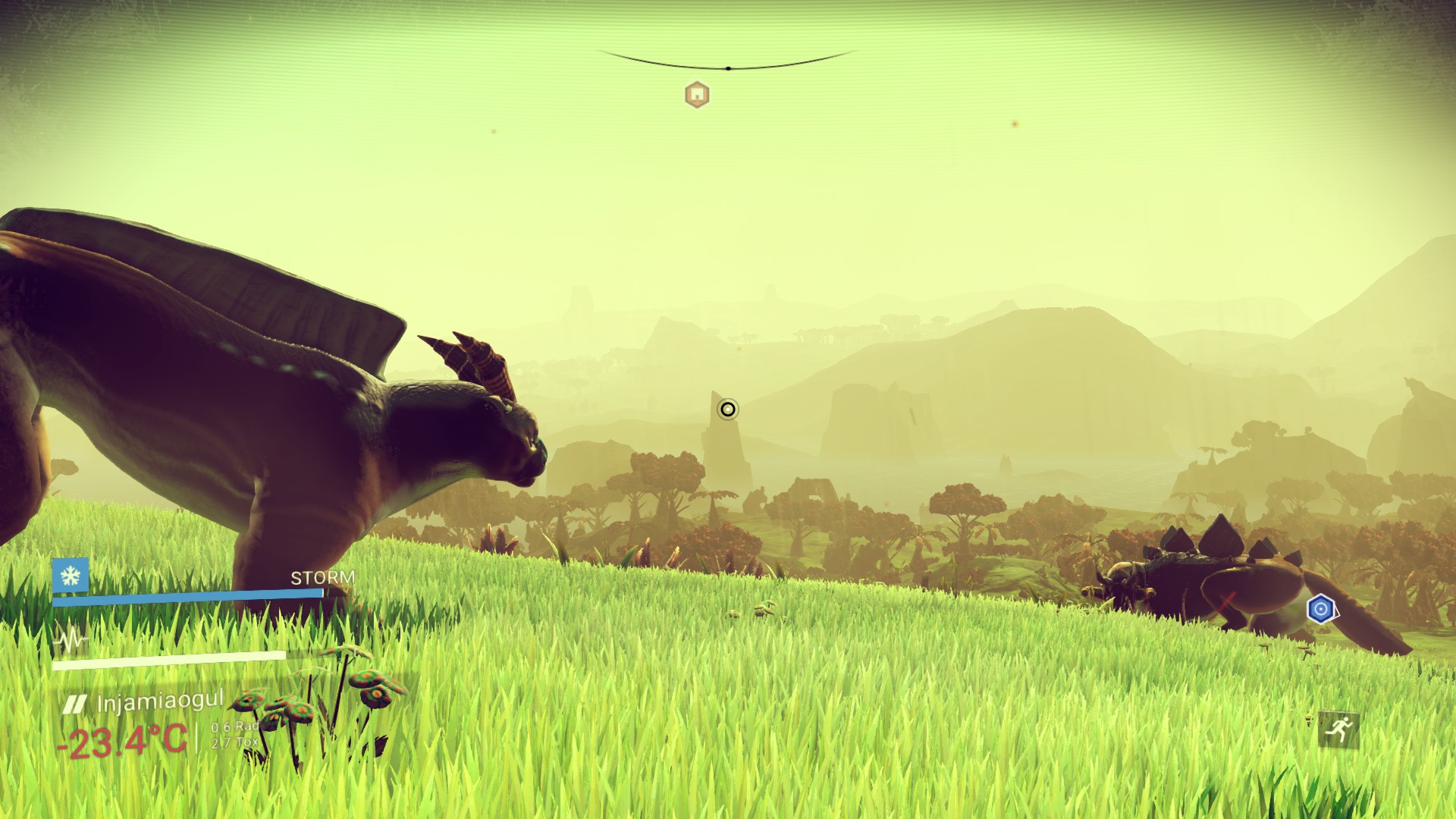Click the blue hexagon waypoint marker
Image resolution: width=1456 pixels, height=819 pixels.
point(1320,609)
